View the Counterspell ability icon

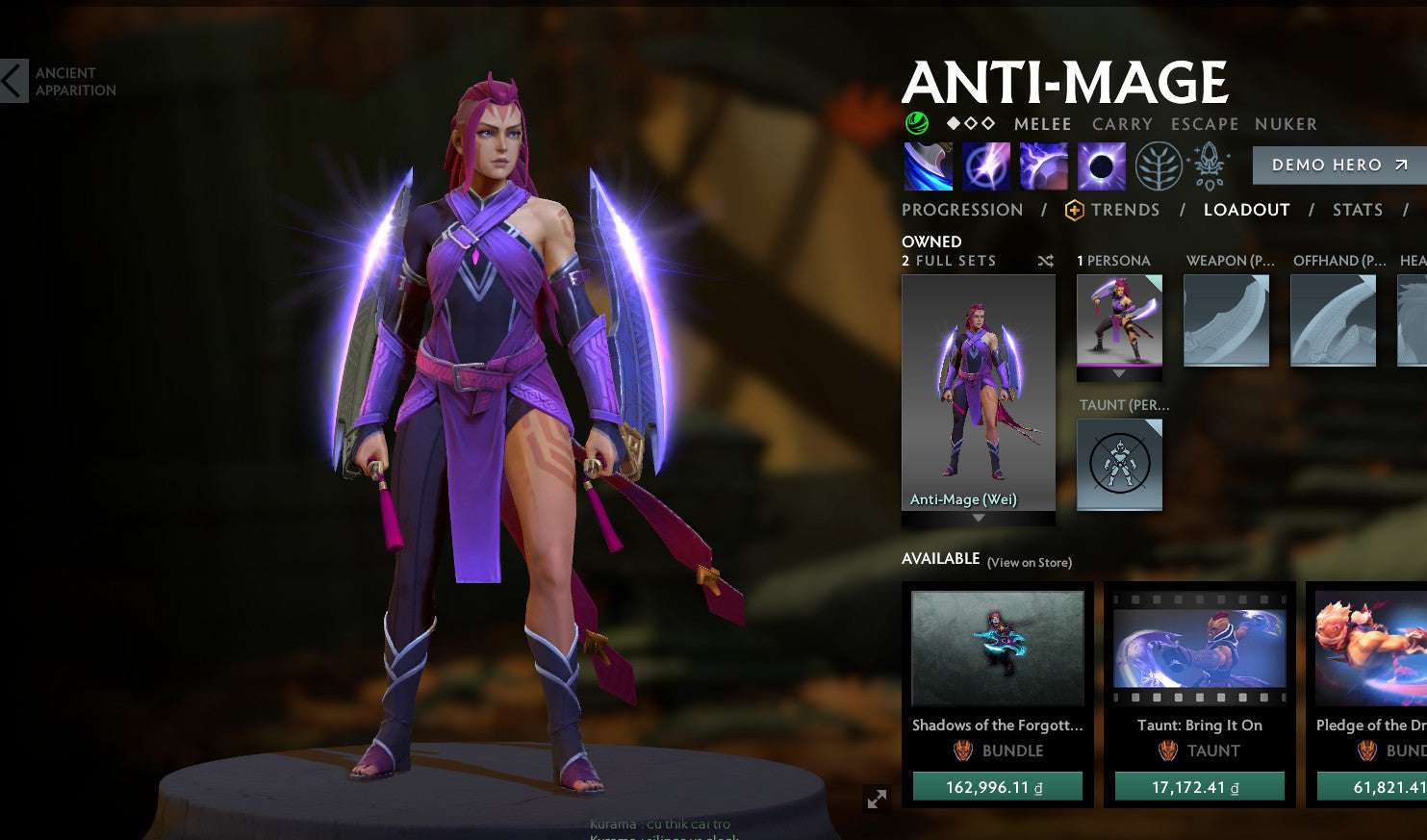tap(1043, 165)
